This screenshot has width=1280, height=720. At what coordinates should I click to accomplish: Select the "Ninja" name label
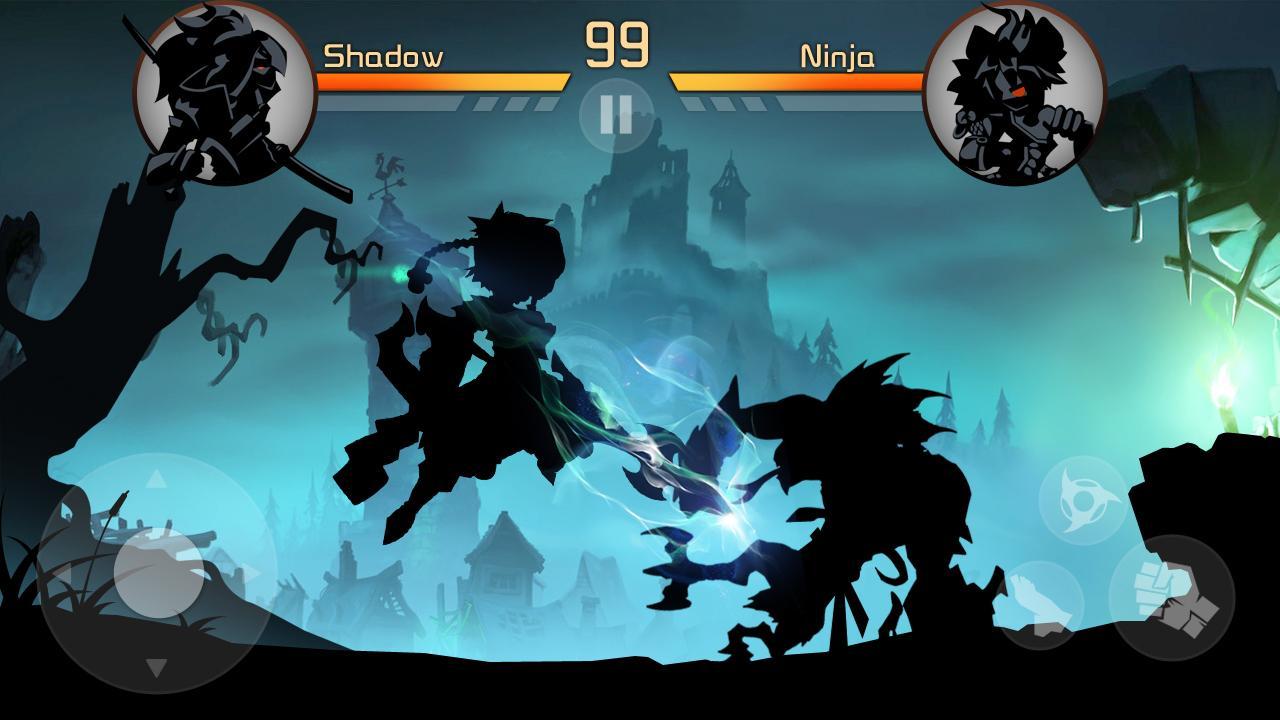click(838, 58)
